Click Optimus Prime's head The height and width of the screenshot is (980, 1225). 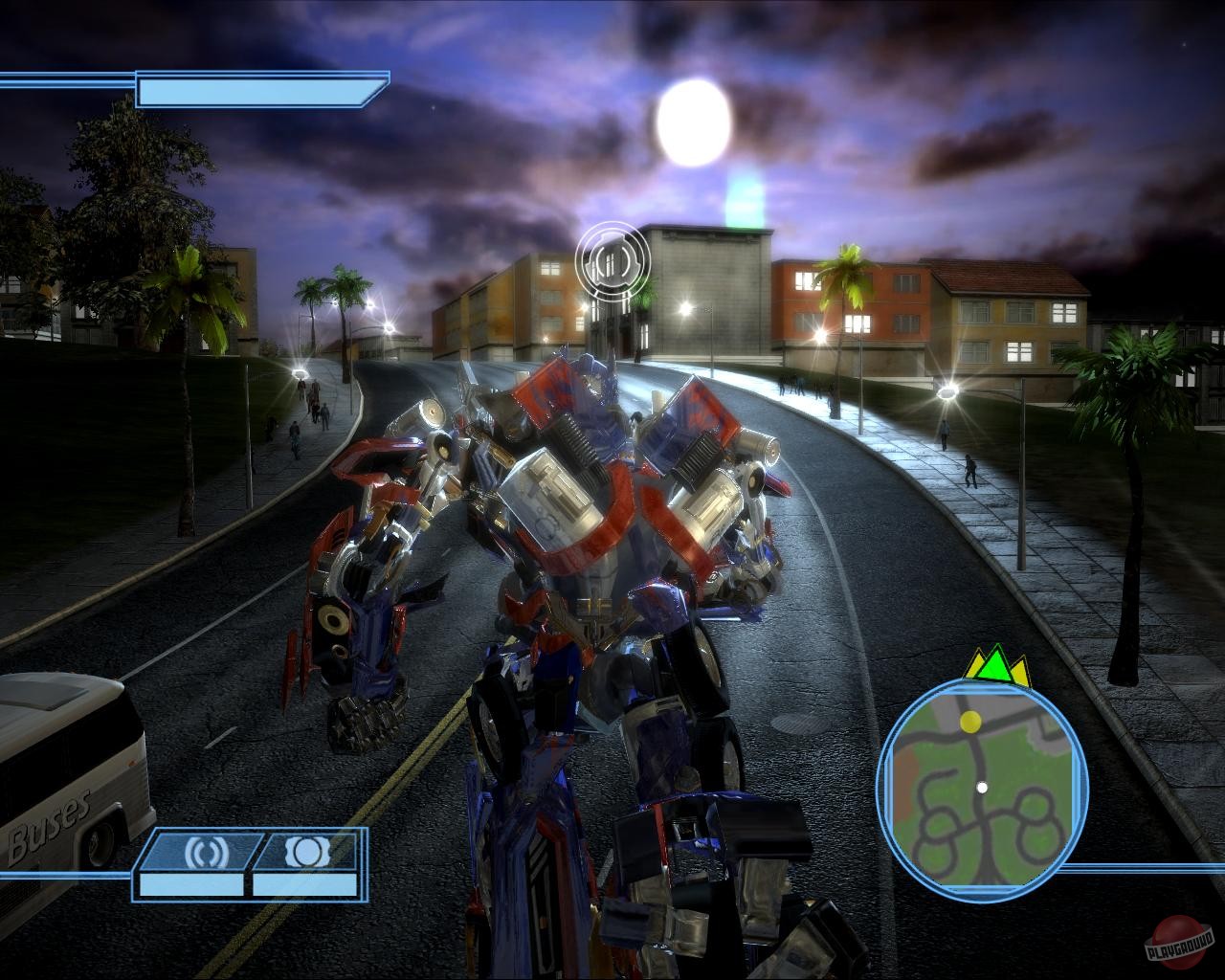593,378
